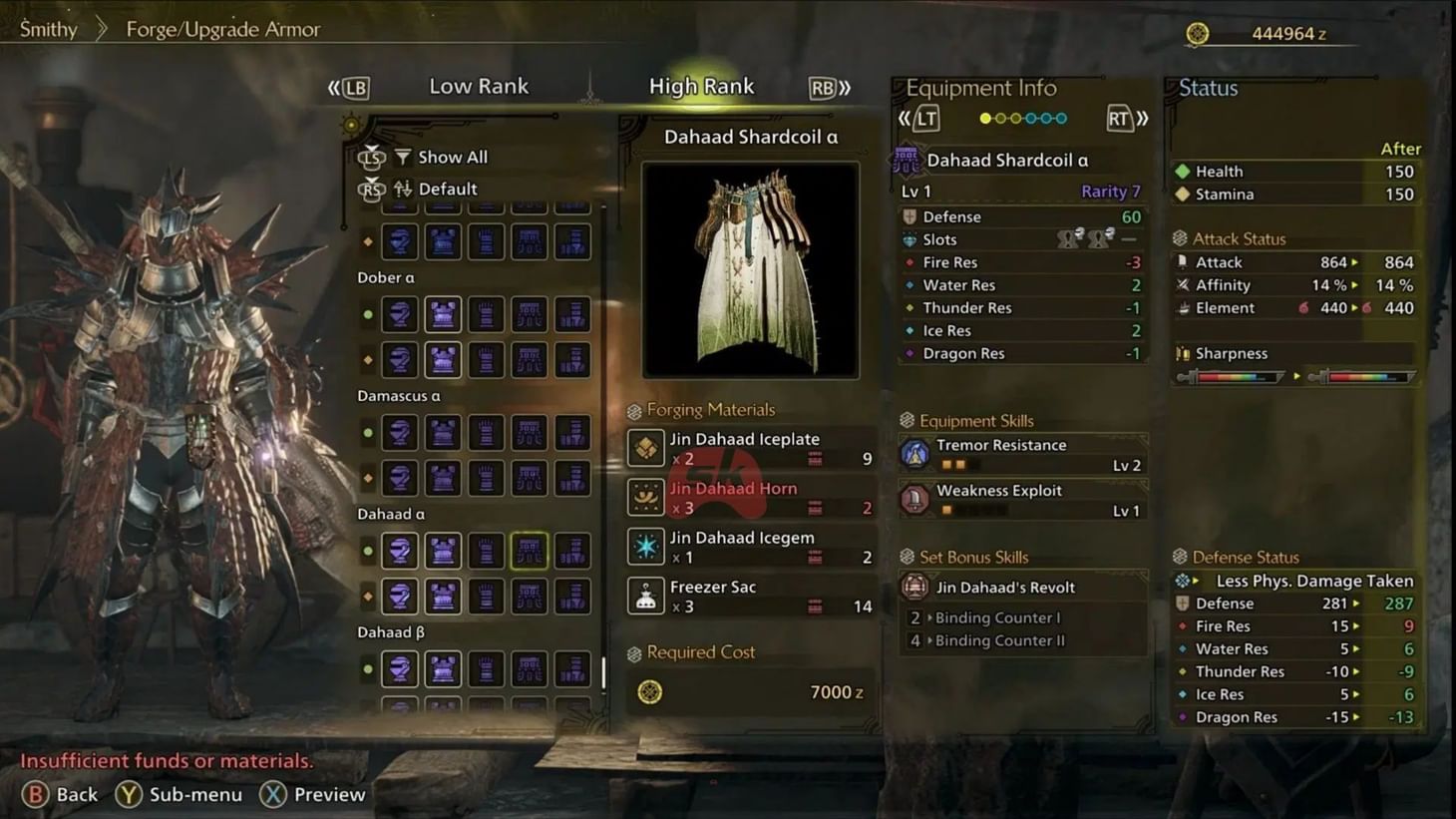Click the Dahaad β chest armor icon
The image size is (1456, 819).
coord(443,668)
